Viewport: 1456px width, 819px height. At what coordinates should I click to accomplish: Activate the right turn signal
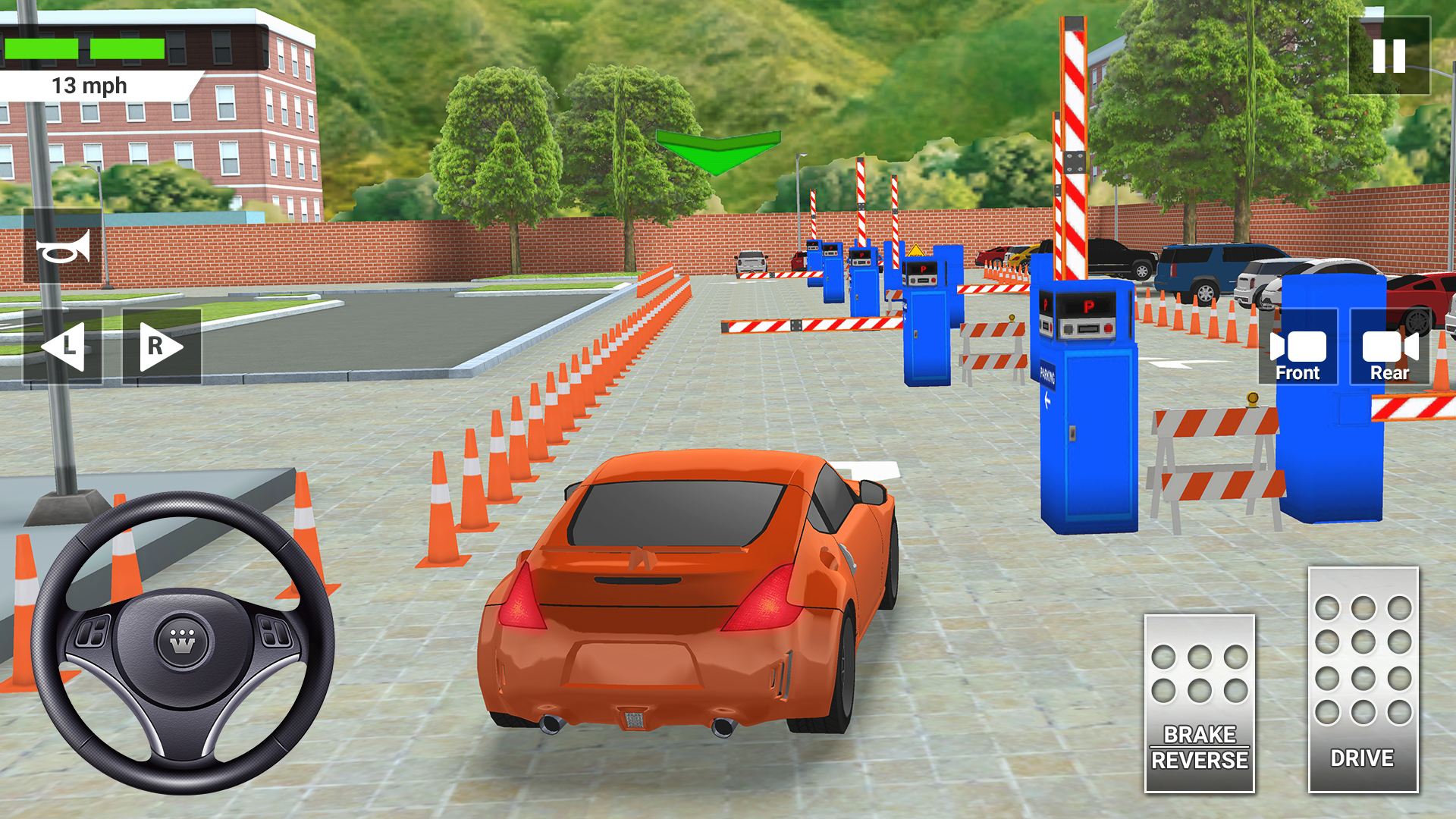tap(157, 346)
